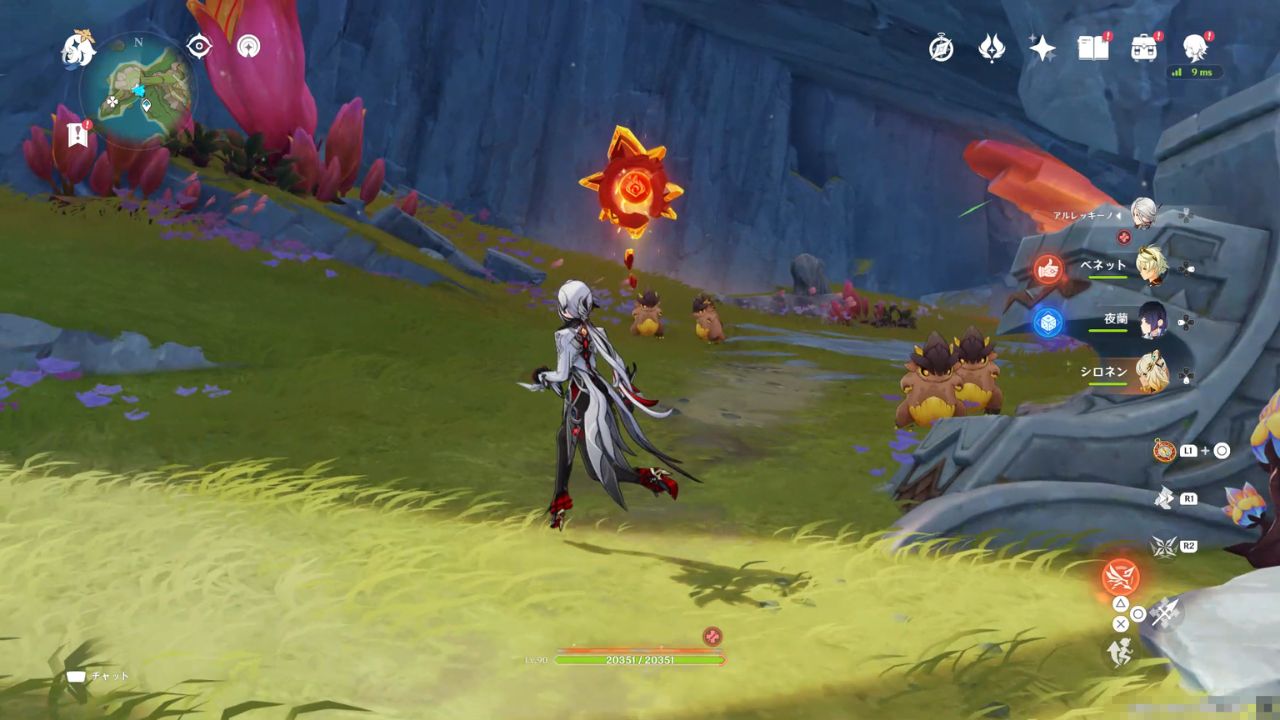The image size is (1280, 720).
Task: Trigger the glowing red elemental burst
Action: coord(1120,577)
